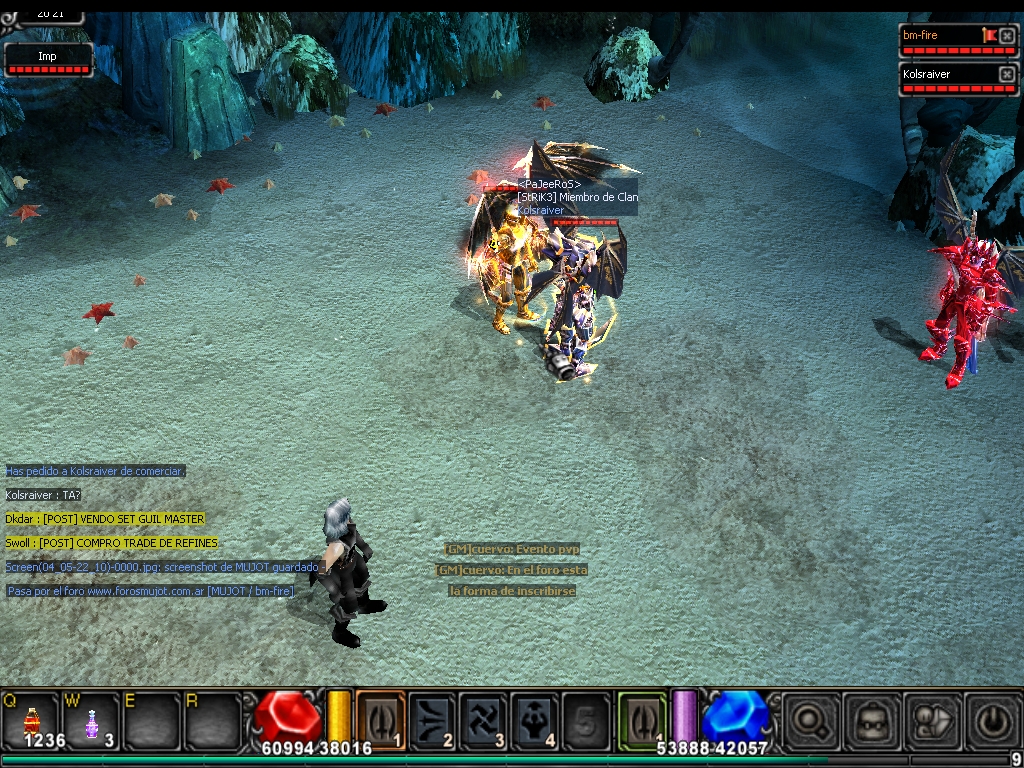1024x768 pixels.
Task: Click Dkdar's VENDO SET GUIL MASTER chat post
Action: coord(105,519)
